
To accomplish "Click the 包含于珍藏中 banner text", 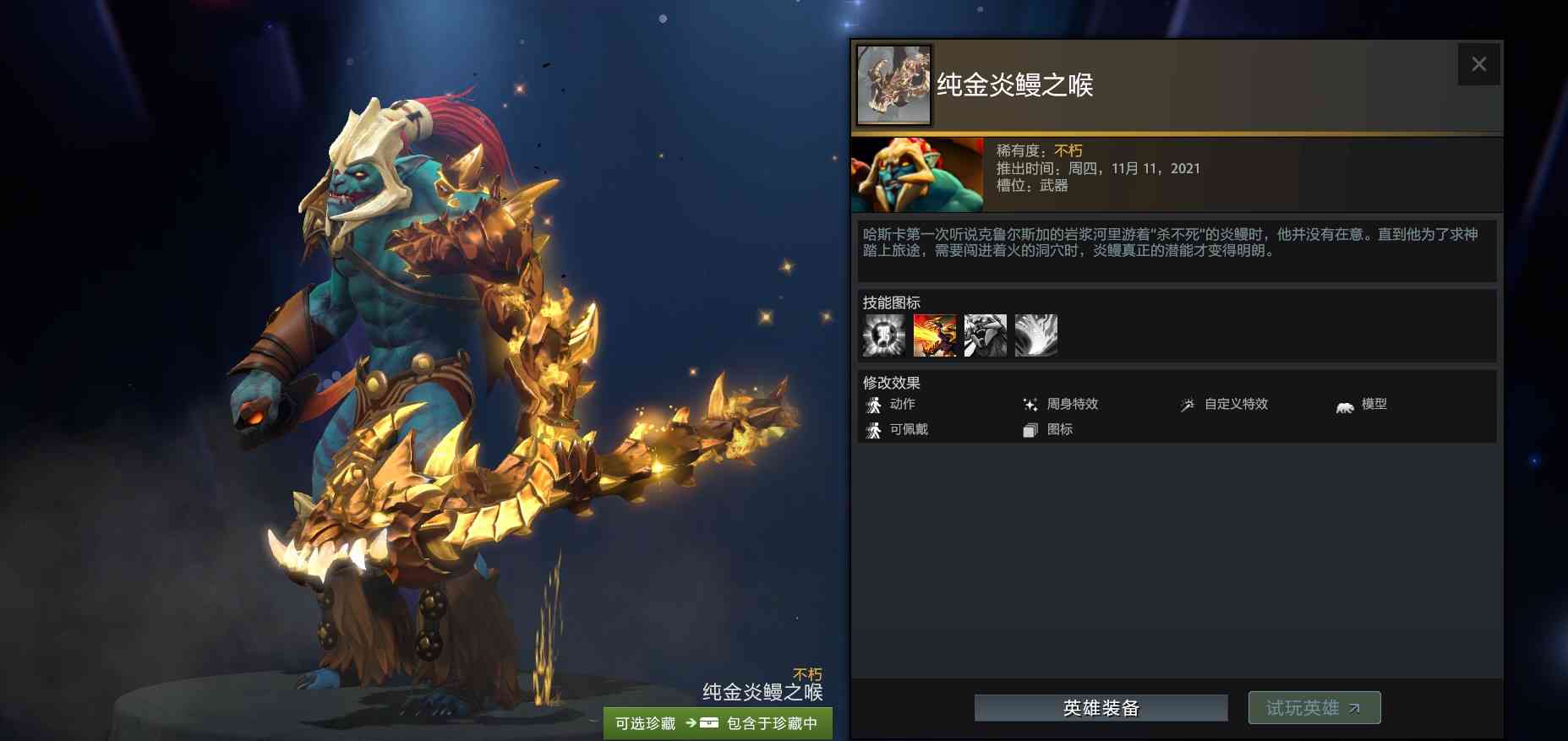I will (x=771, y=723).
